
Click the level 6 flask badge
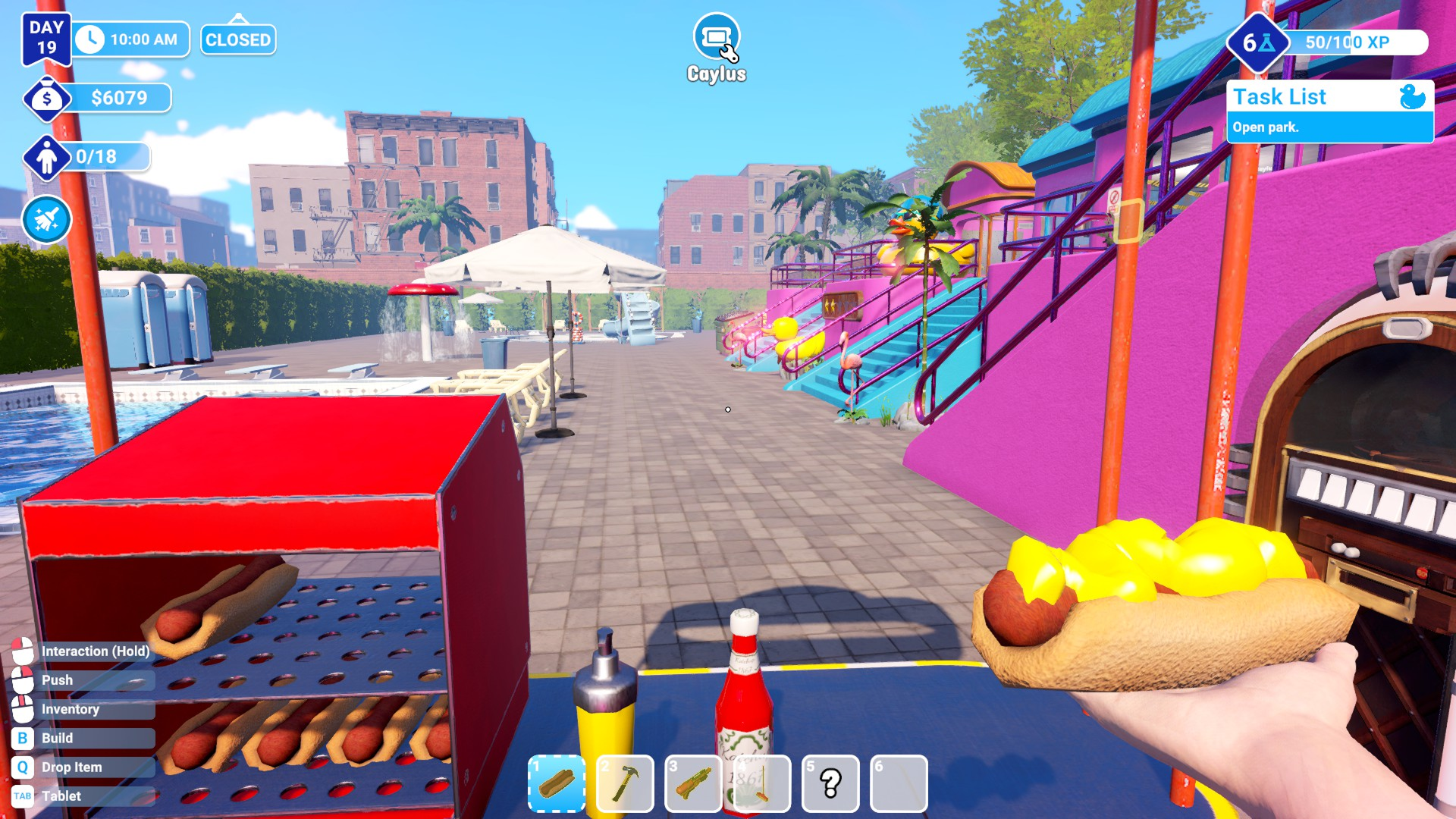pos(1260,42)
